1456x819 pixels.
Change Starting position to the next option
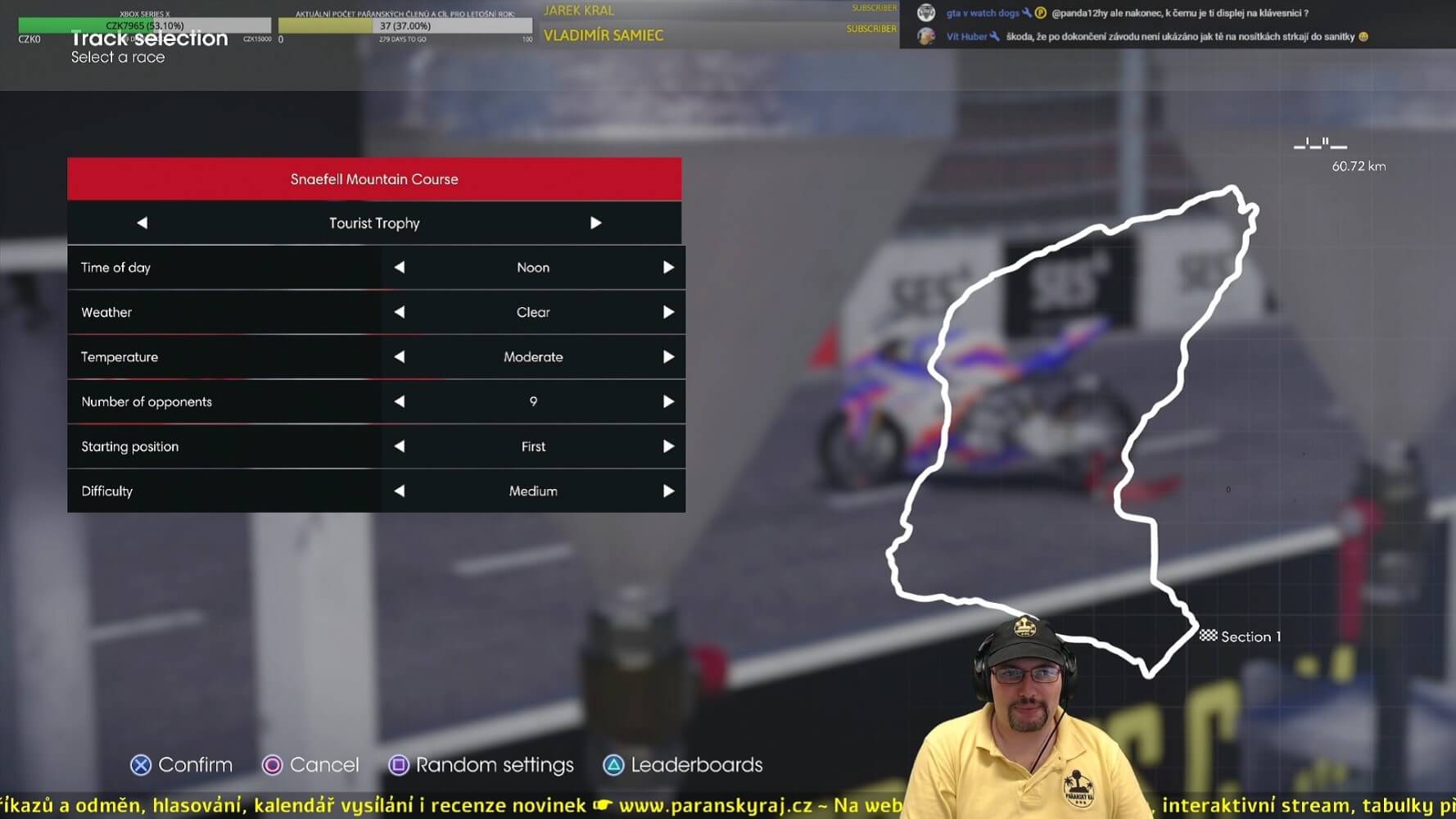(x=668, y=446)
